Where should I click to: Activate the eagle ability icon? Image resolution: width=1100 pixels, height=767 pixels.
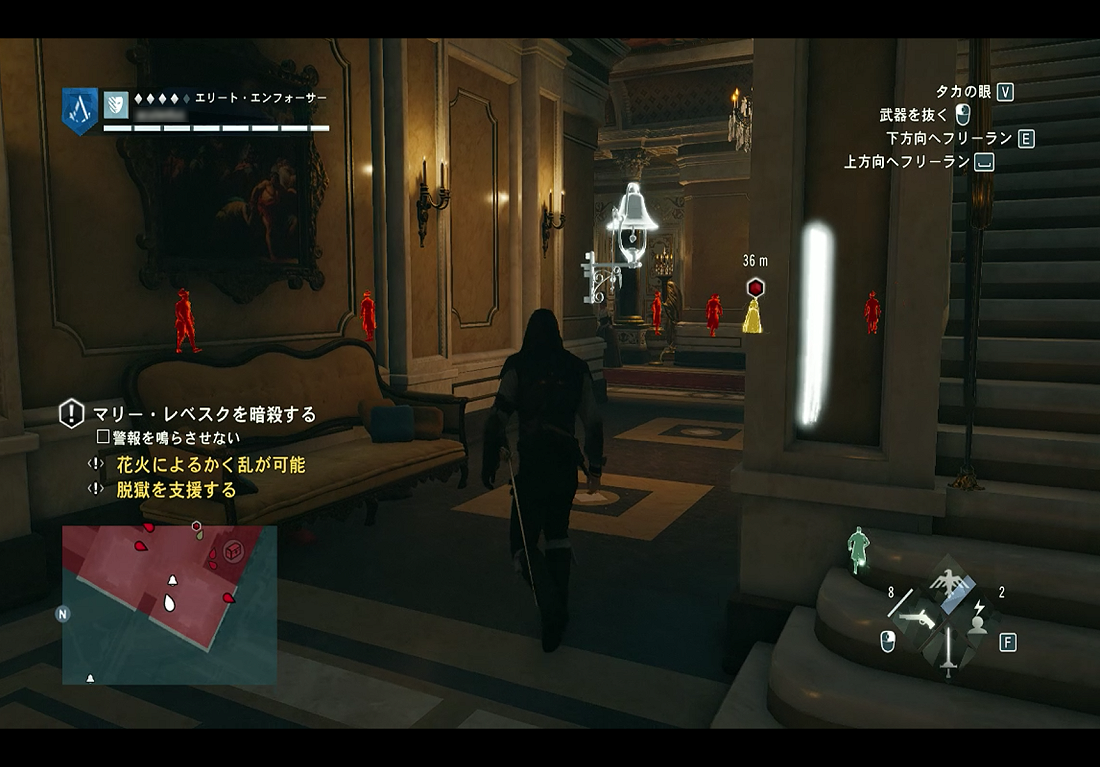[945, 581]
